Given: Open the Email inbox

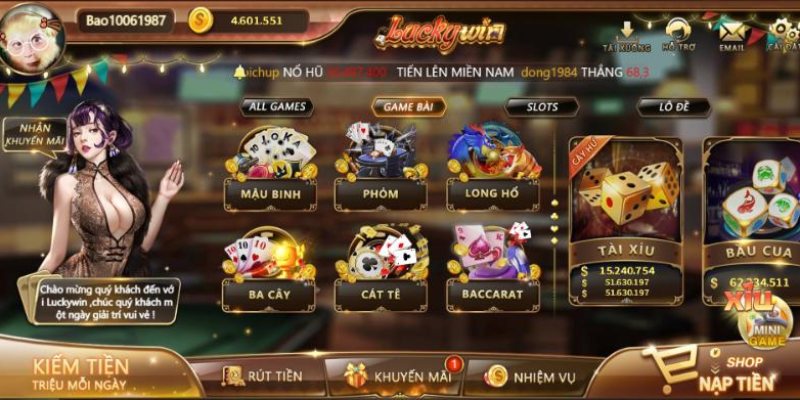Looking at the screenshot, I should [733, 35].
